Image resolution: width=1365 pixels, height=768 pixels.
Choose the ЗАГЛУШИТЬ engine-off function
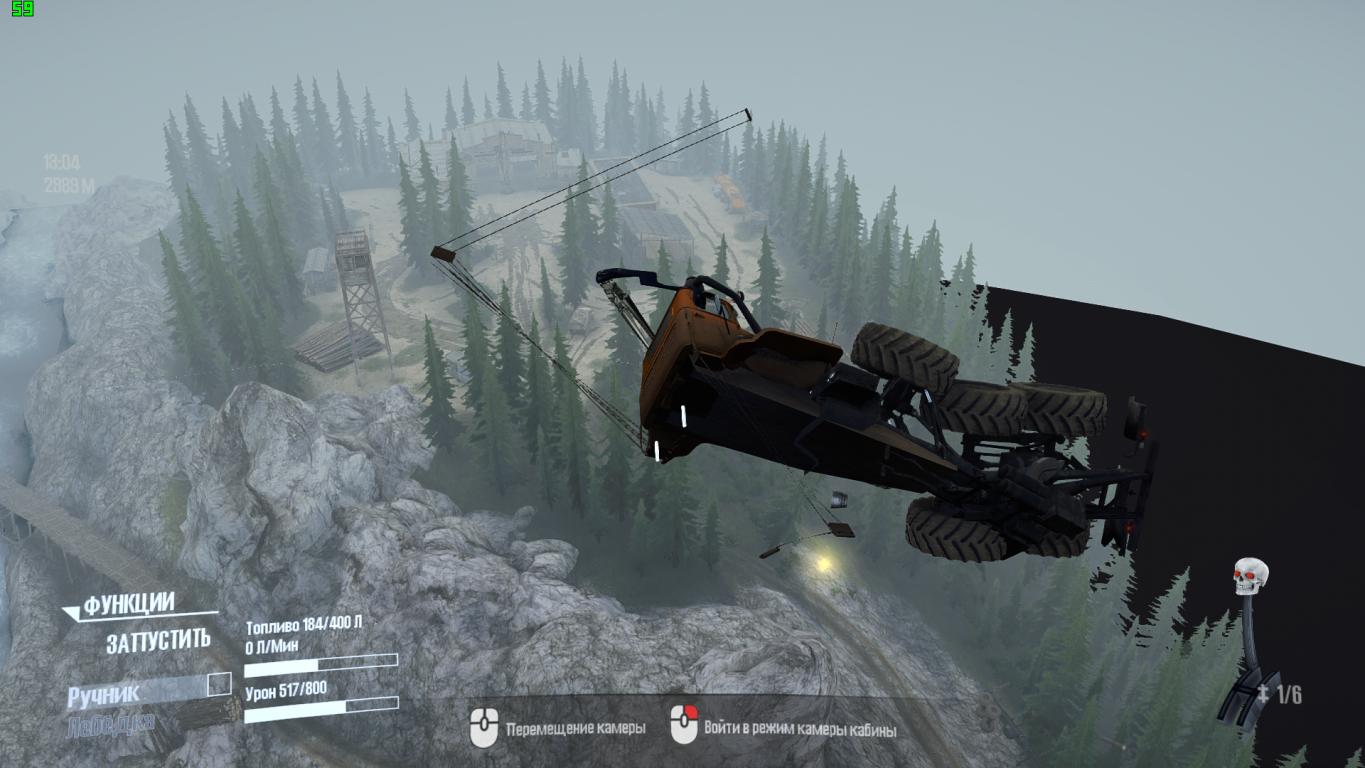pyautogui.click(x=158, y=641)
